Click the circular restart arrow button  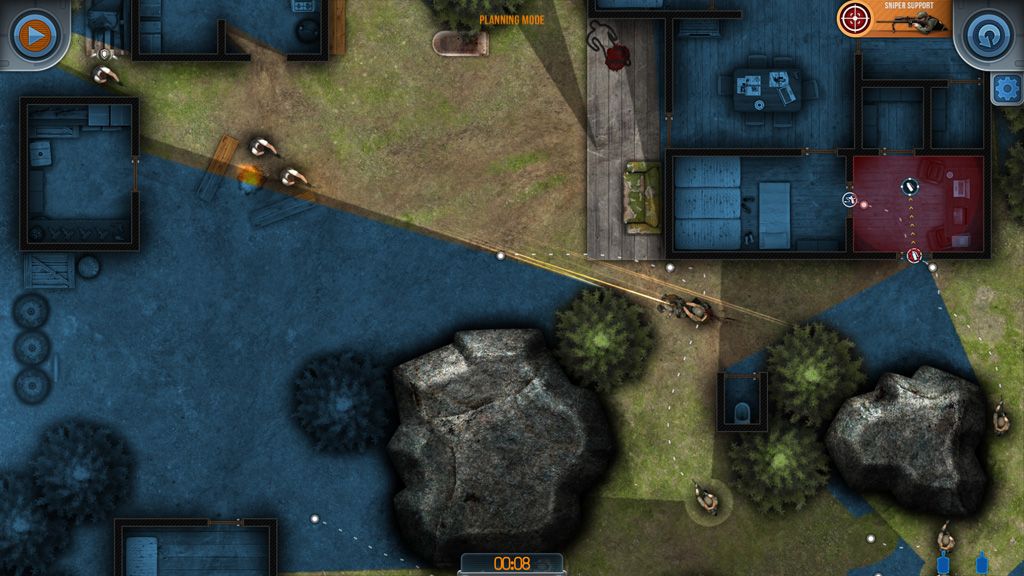point(988,35)
